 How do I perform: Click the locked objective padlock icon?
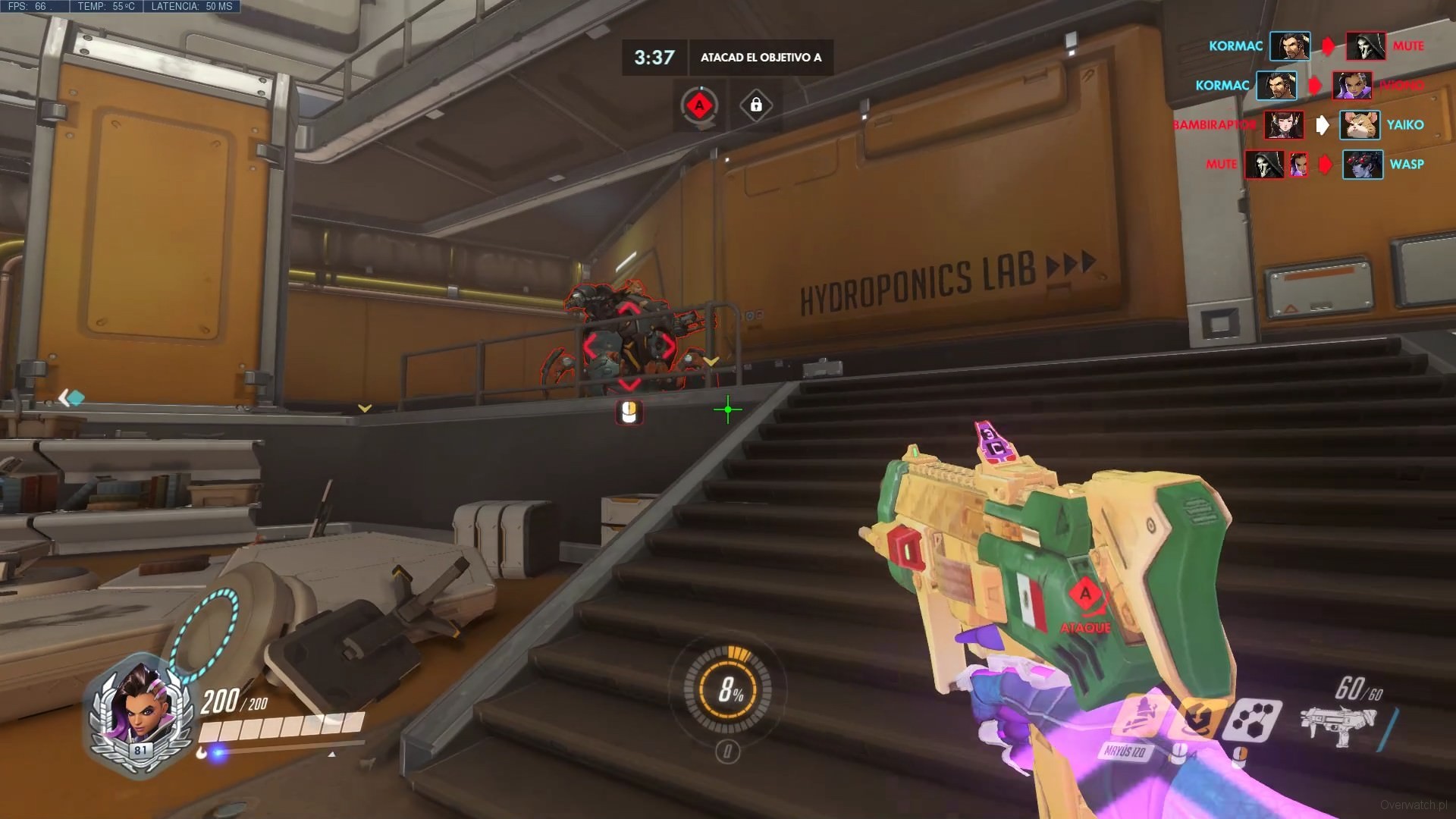(756, 105)
